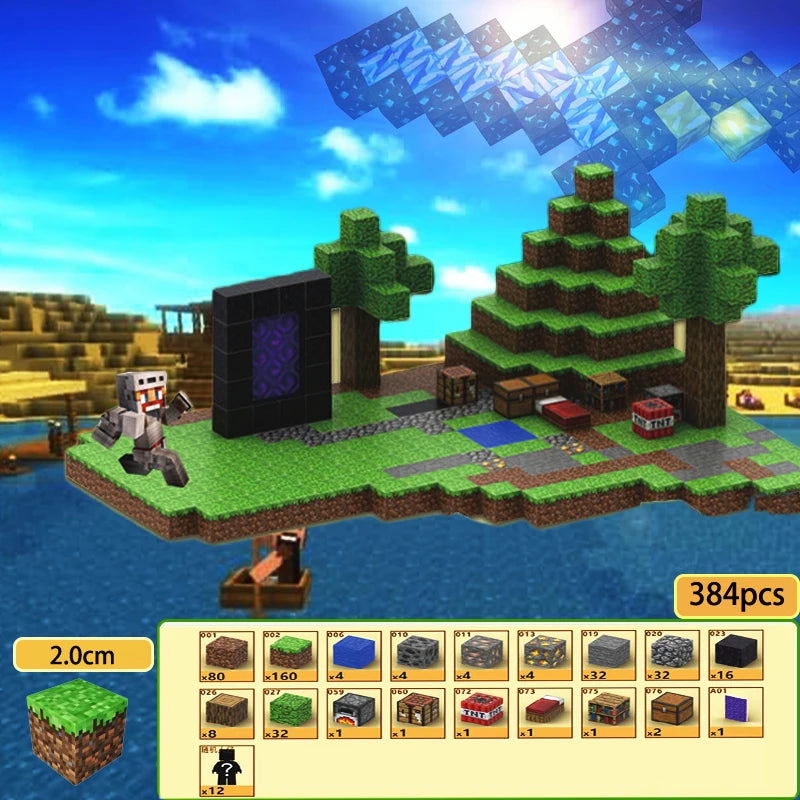
Task: Select the dirt block slot
Action: (x=225, y=654)
